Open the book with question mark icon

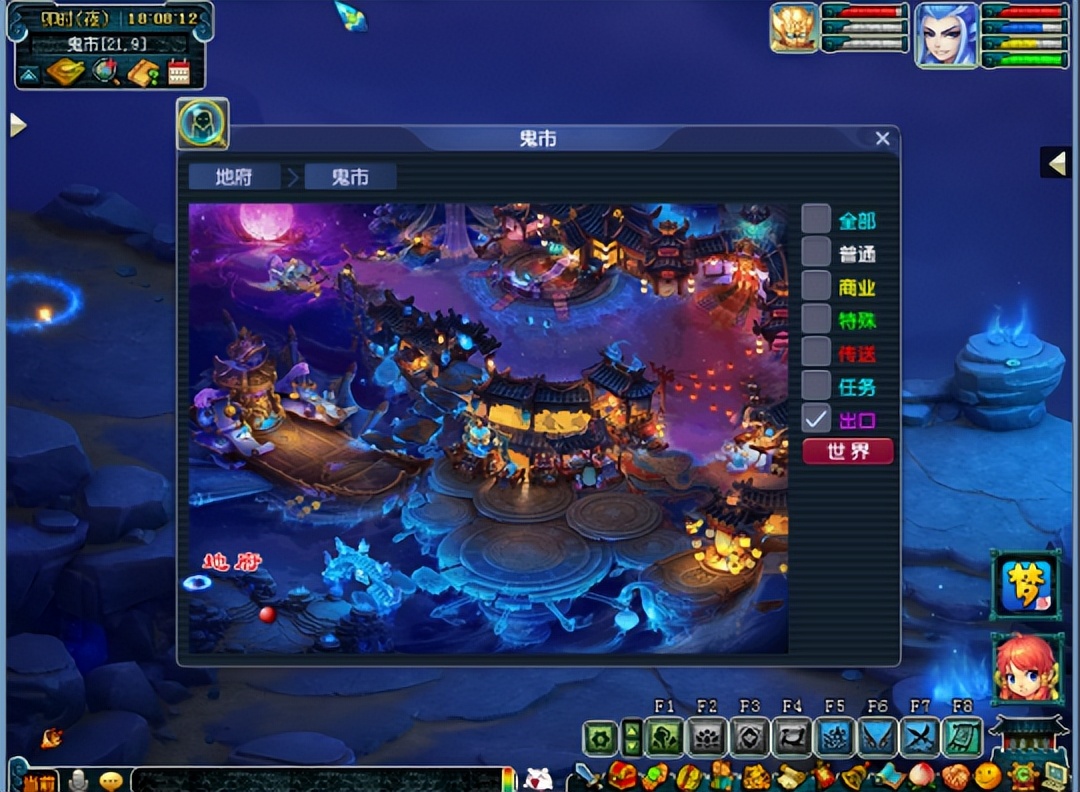click(x=142, y=72)
